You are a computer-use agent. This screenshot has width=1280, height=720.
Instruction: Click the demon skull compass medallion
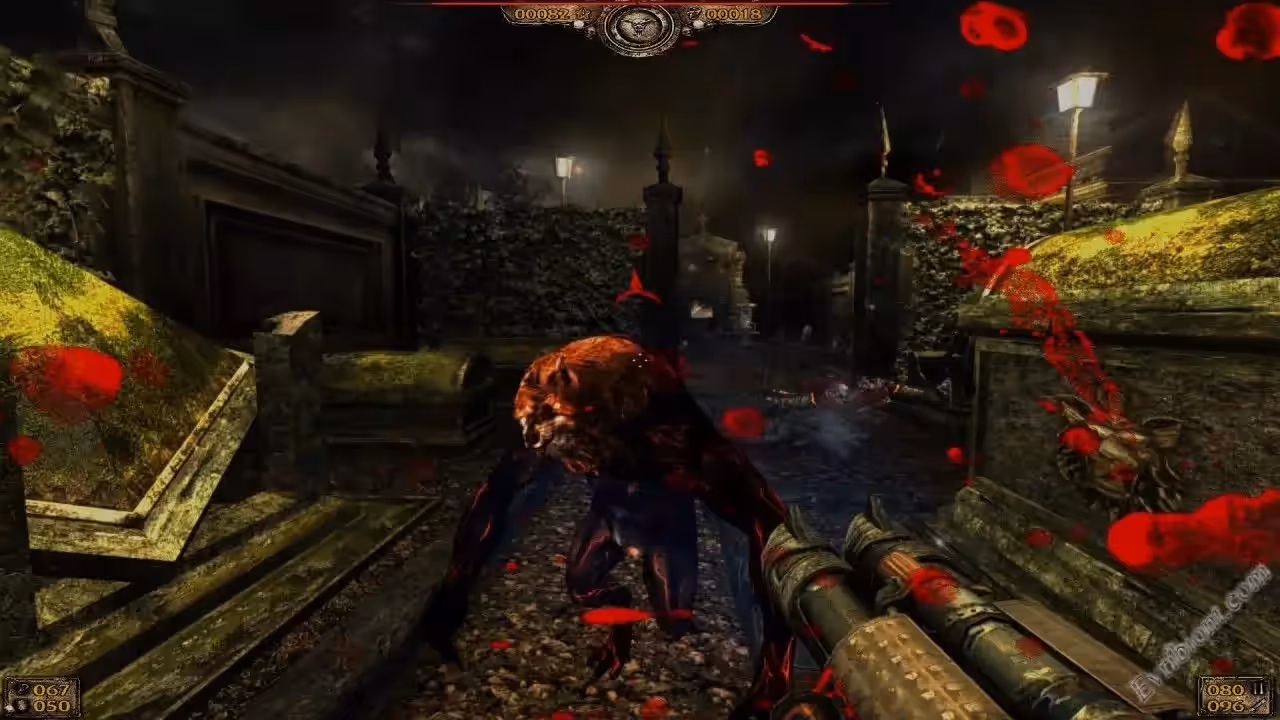point(640,25)
